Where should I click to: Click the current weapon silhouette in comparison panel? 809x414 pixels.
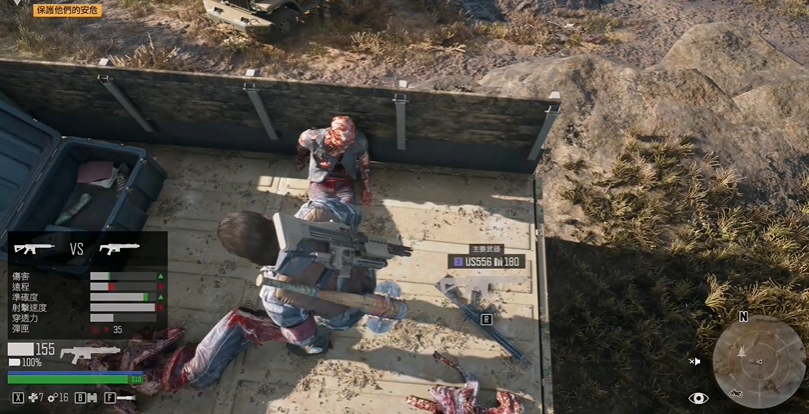pos(34,248)
